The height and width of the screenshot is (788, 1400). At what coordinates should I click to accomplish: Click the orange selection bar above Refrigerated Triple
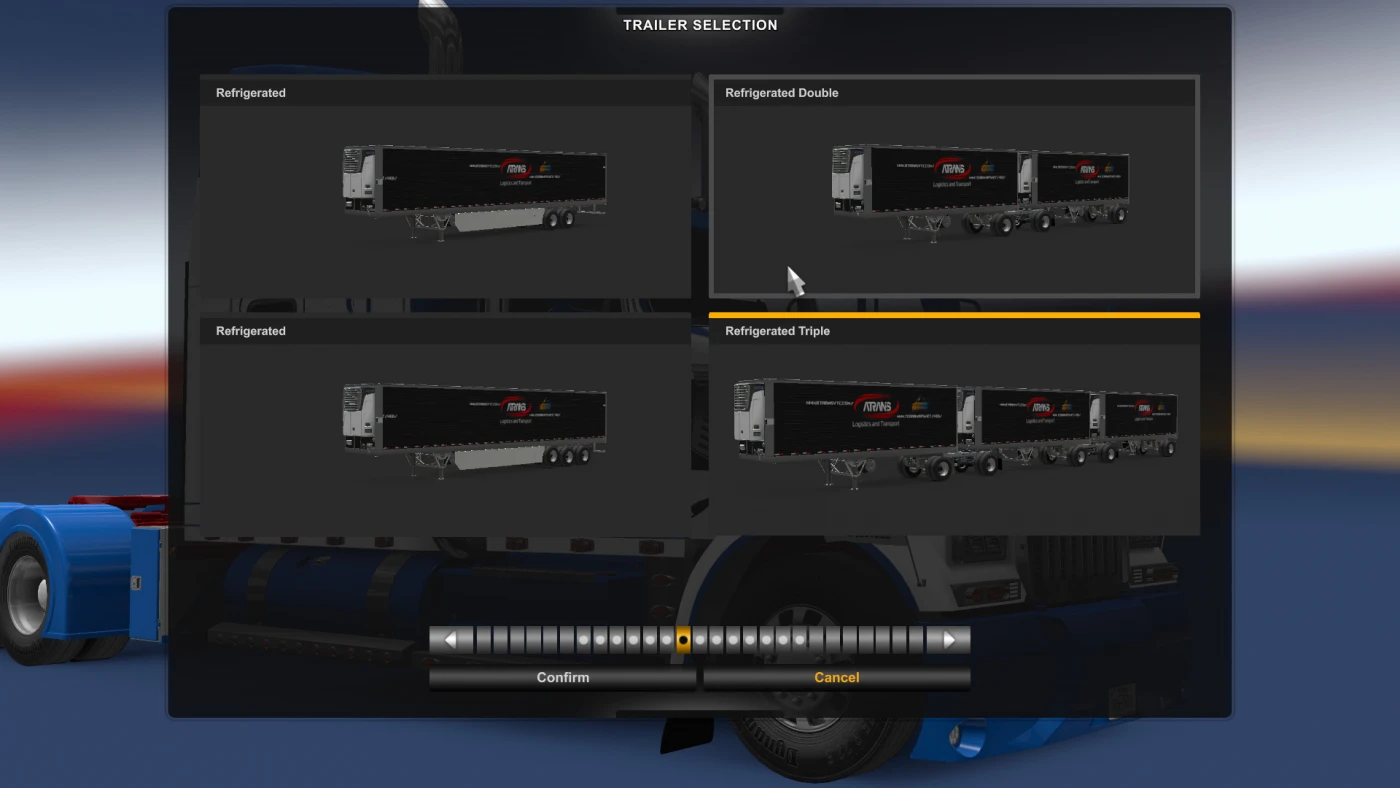[953, 314]
